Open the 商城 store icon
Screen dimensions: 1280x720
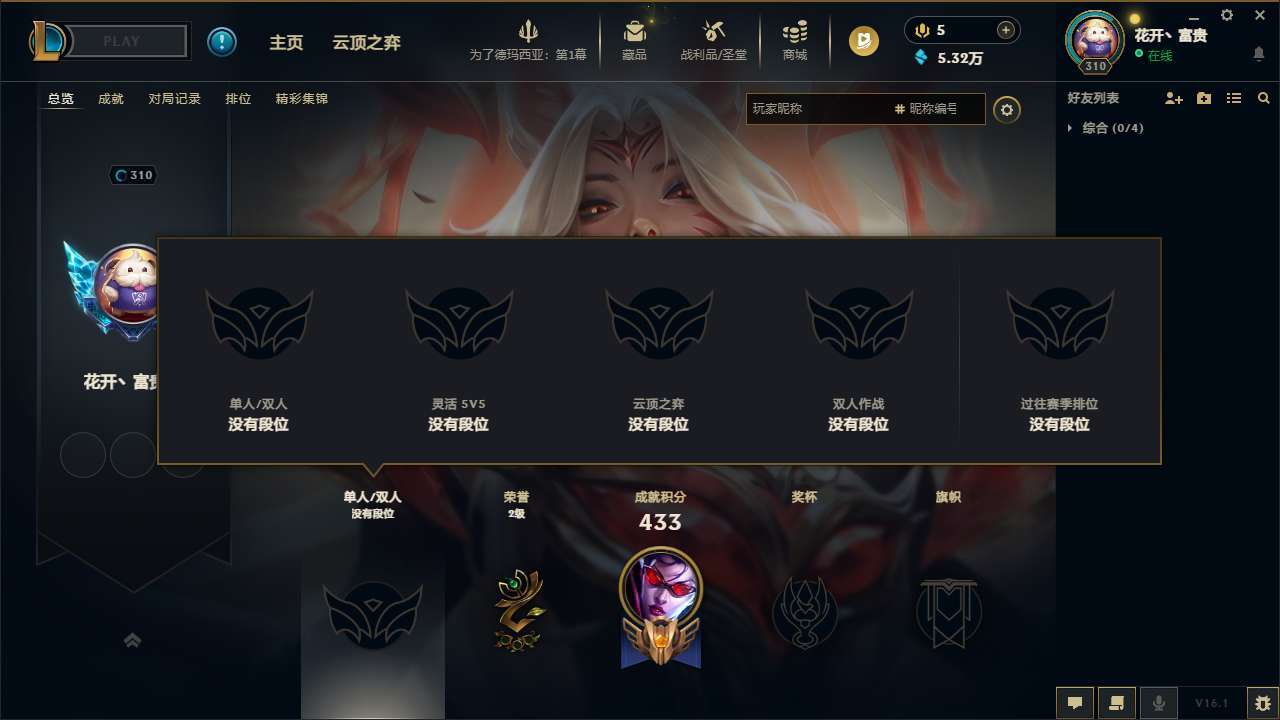coord(795,40)
